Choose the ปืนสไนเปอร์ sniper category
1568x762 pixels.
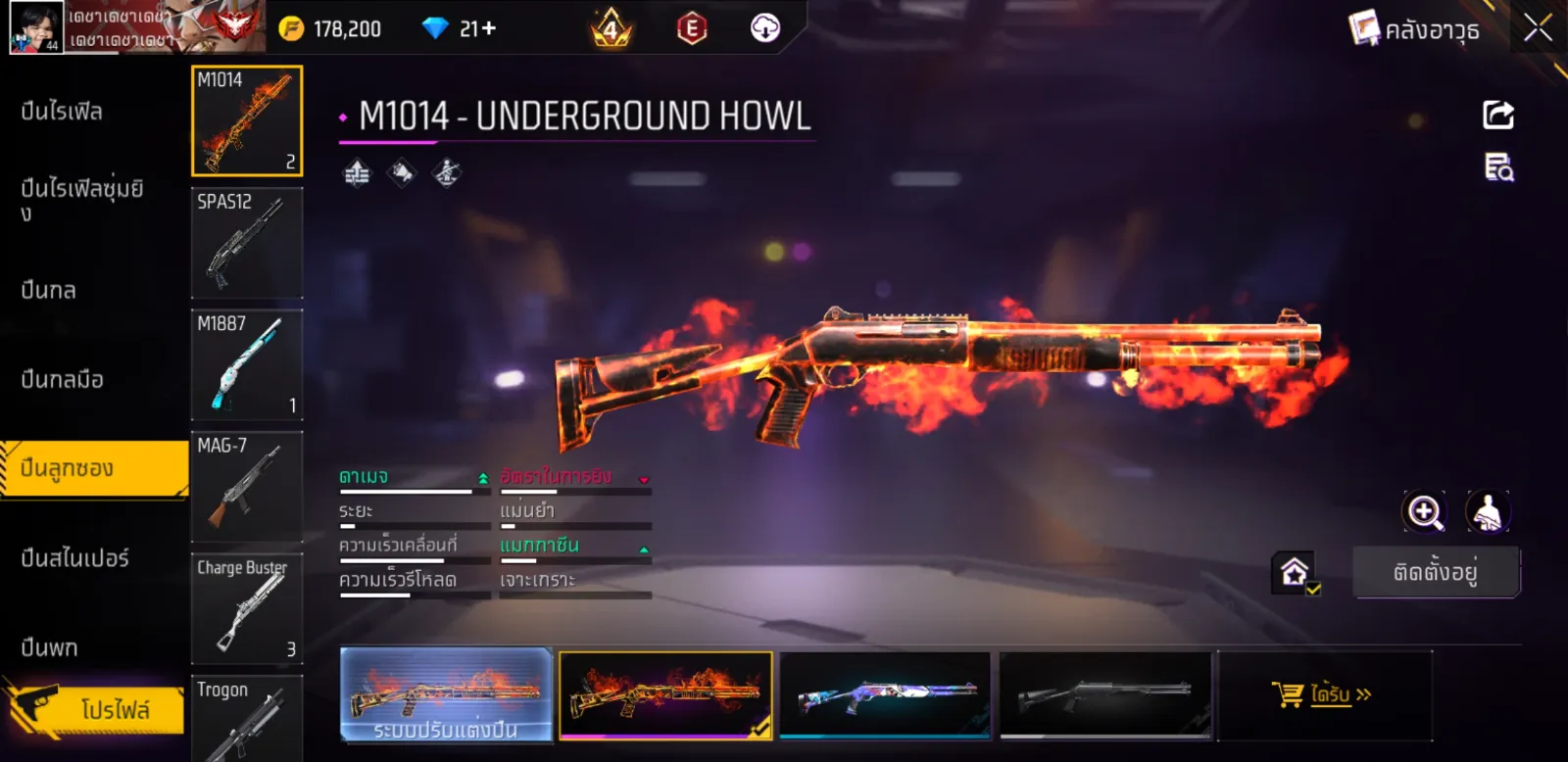74,558
